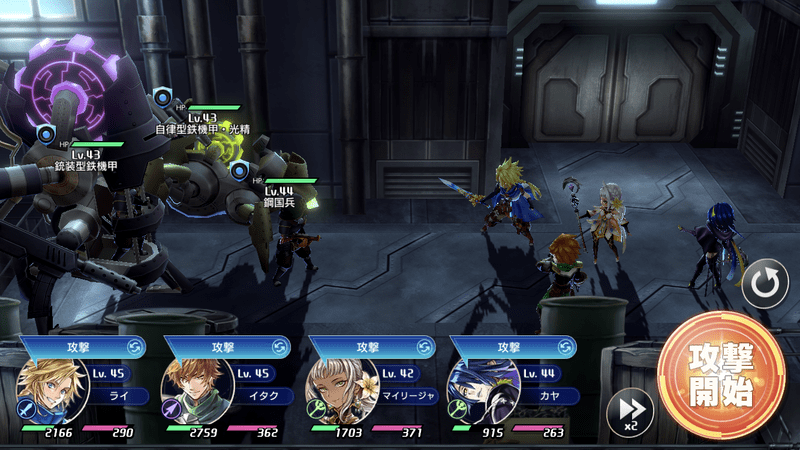The image size is (800, 450).
Task: Click the circular arrow reset button
Action: point(764,288)
